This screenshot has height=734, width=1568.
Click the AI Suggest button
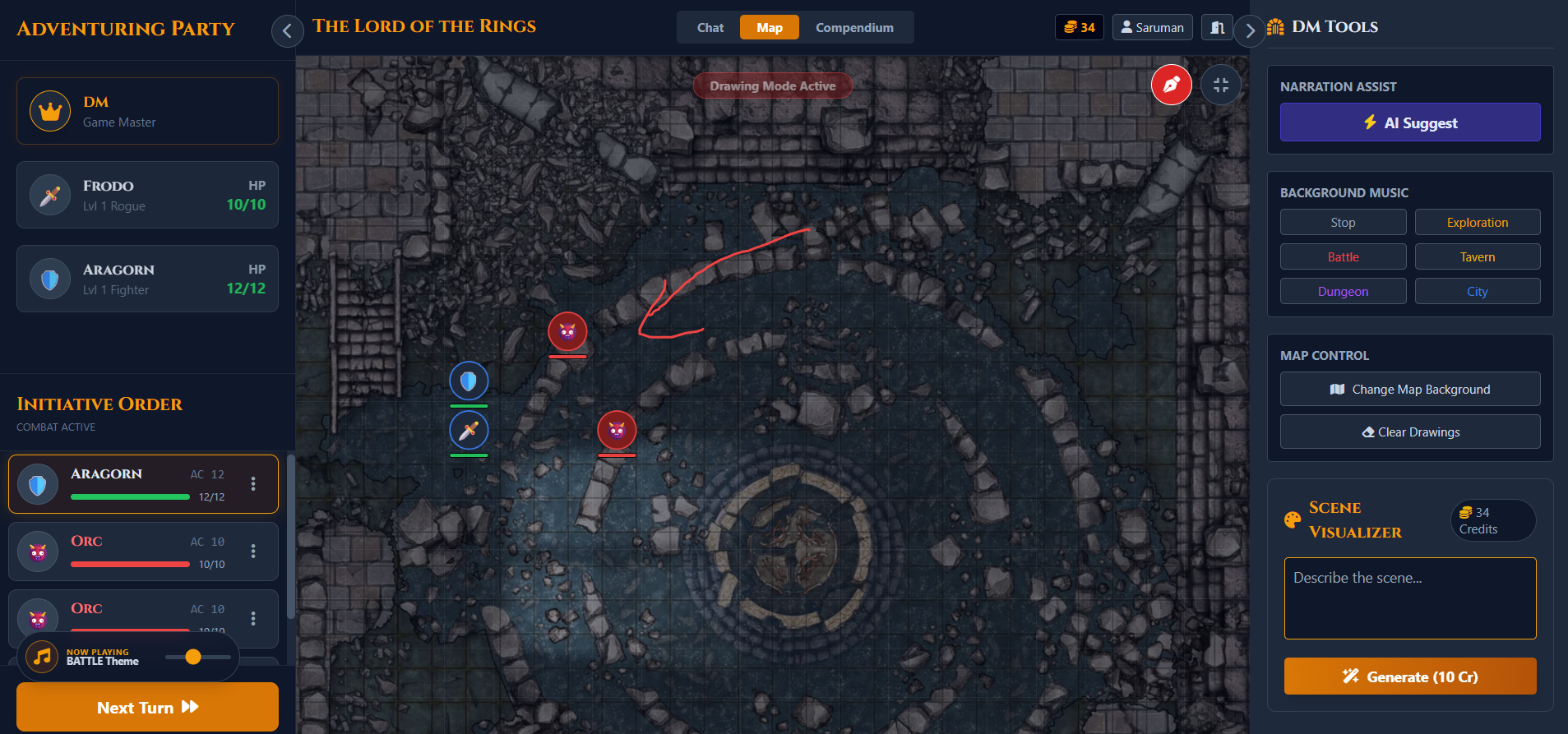(x=1408, y=122)
